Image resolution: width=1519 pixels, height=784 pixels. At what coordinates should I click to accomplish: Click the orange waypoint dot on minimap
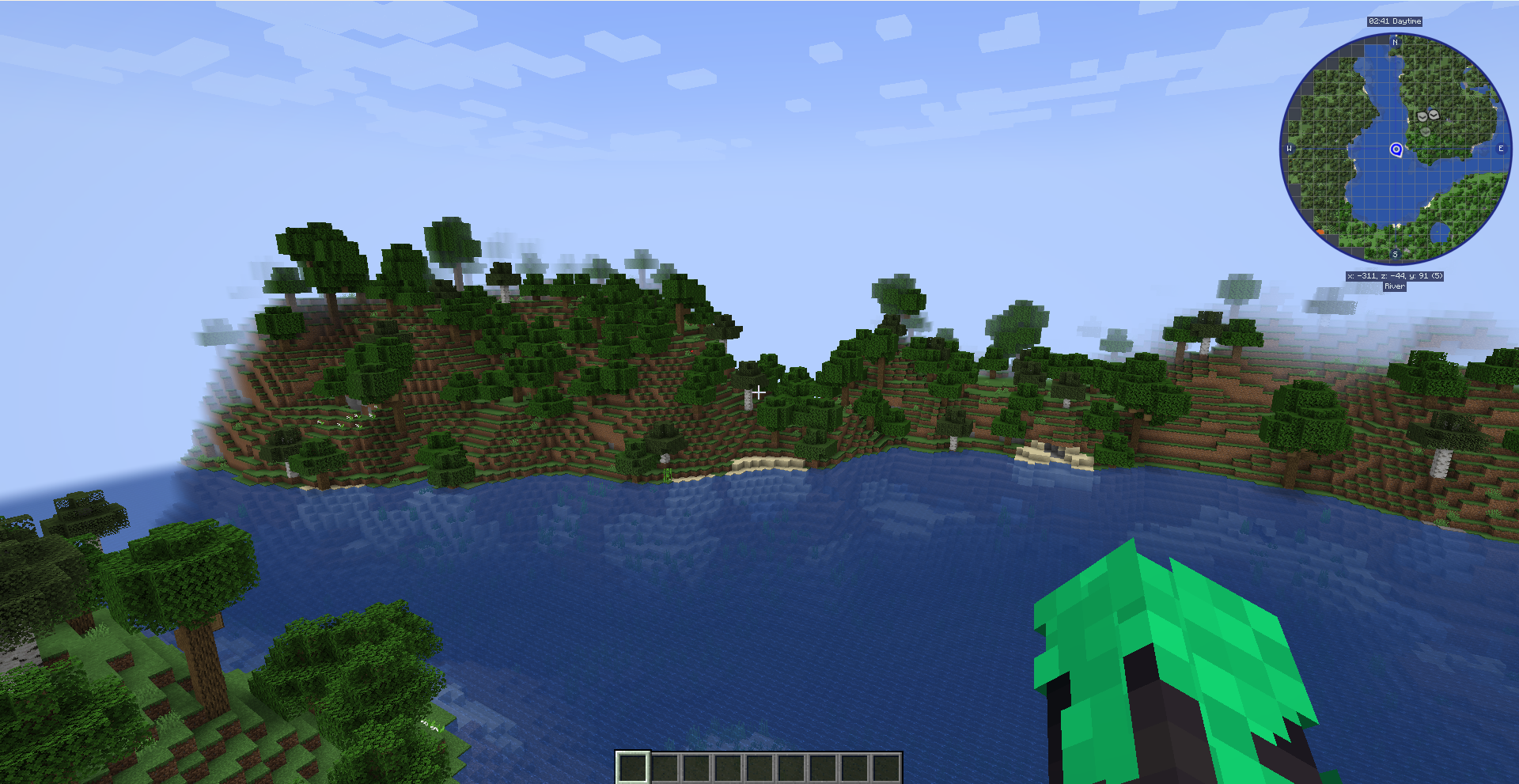click(1320, 231)
